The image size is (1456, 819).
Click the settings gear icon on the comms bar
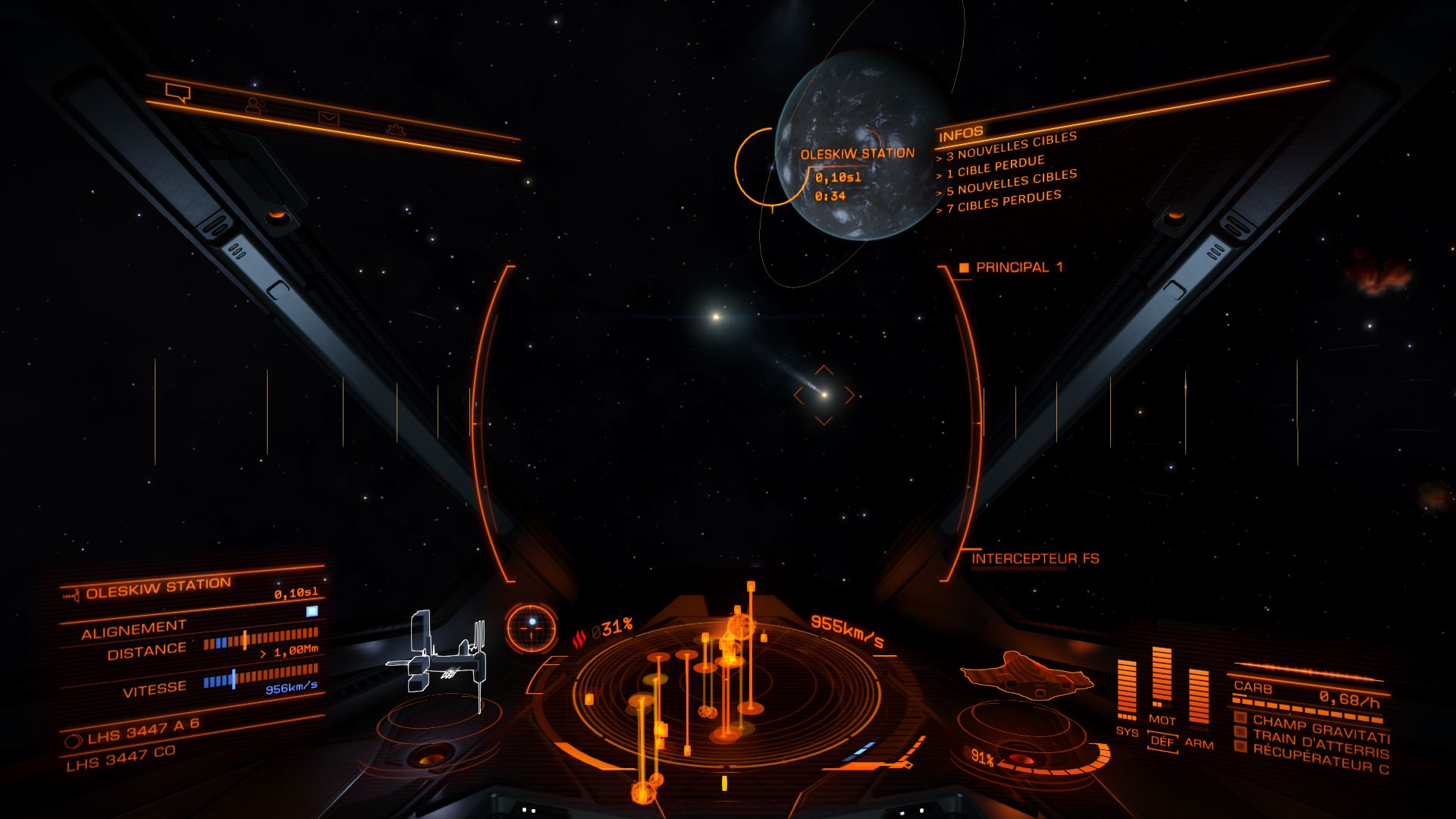tap(397, 129)
